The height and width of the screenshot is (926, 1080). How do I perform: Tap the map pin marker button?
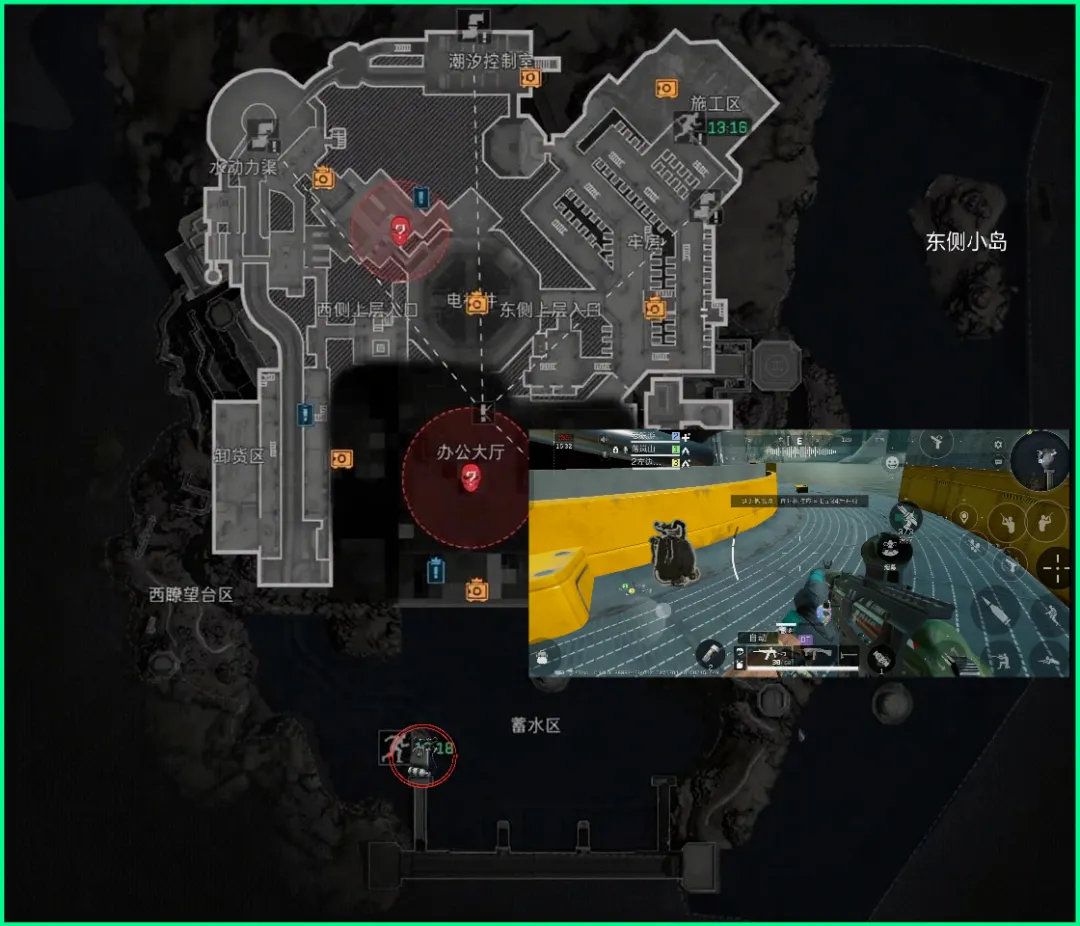click(x=964, y=517)
